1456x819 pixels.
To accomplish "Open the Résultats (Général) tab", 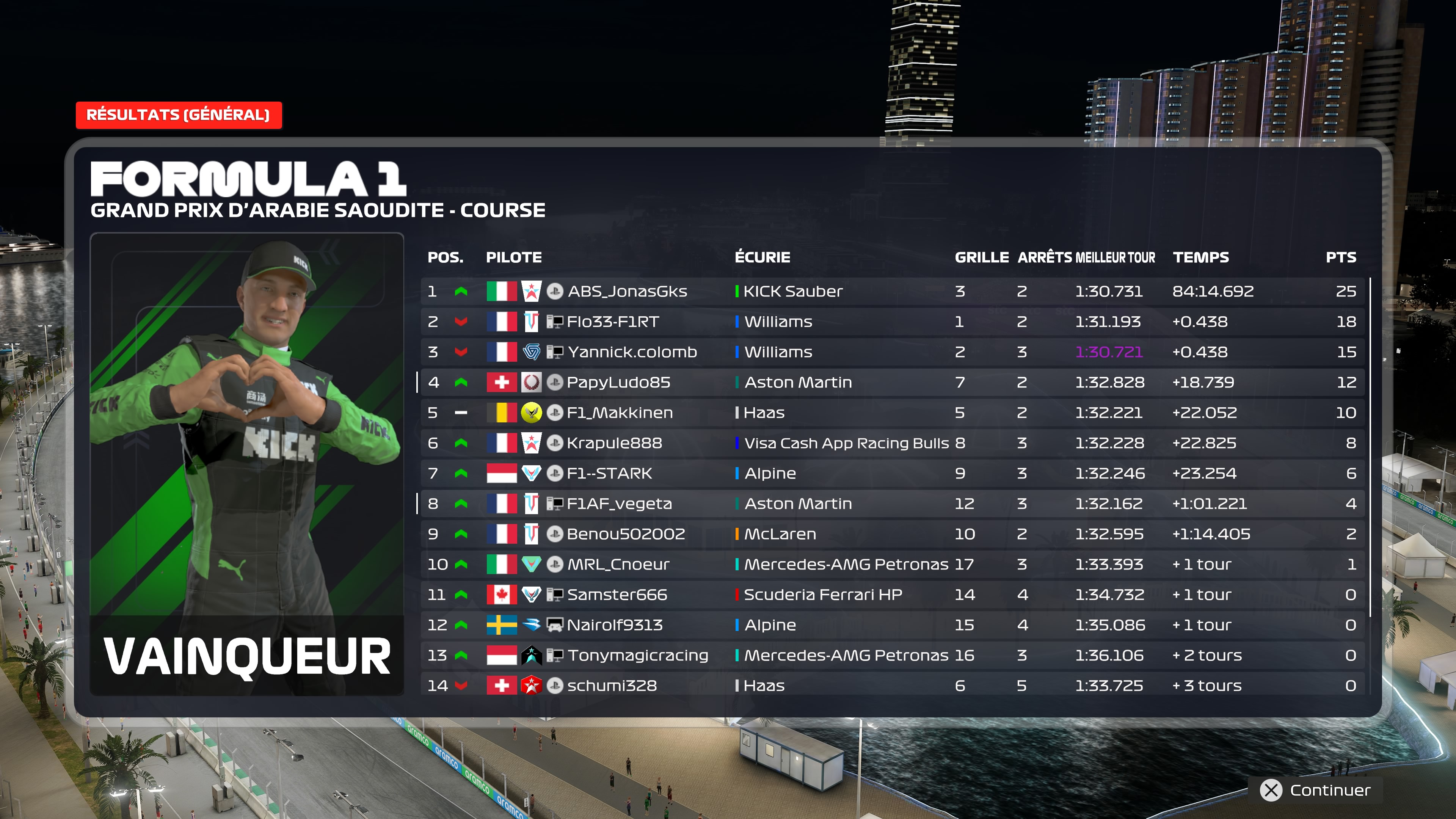I will [178, 115].
